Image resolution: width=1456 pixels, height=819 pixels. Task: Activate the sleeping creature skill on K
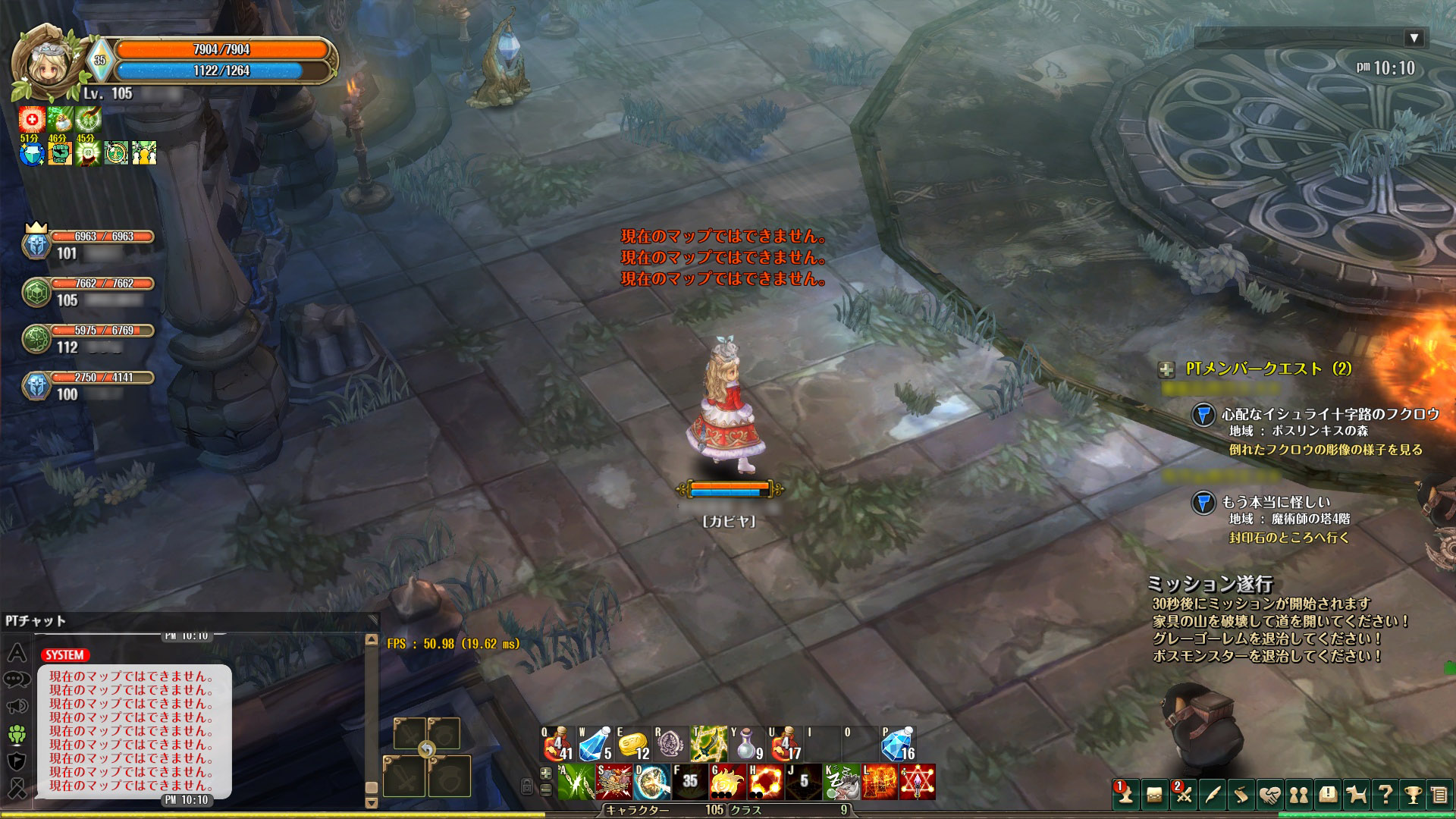tap(841, 782)
